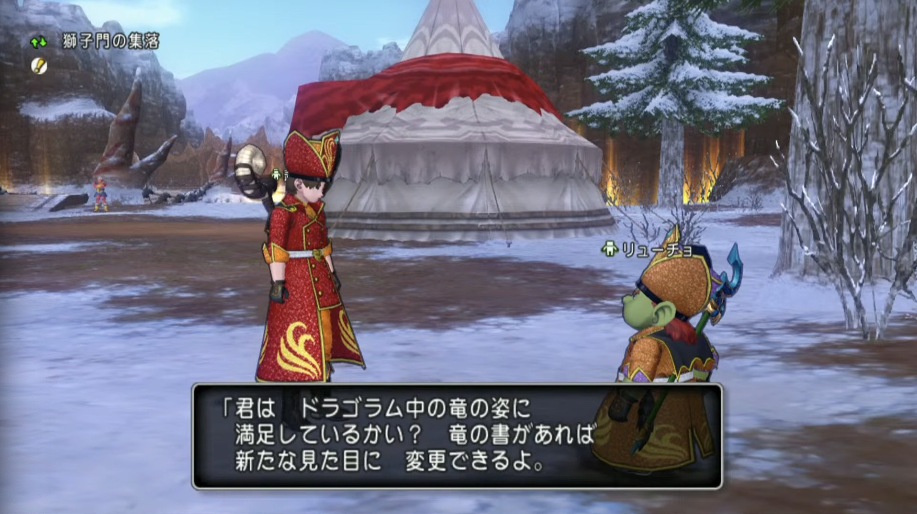The height and width of the screenshot is (514, 917).
Task: Click the dialogue box to continue
Action: pos(457,436)
